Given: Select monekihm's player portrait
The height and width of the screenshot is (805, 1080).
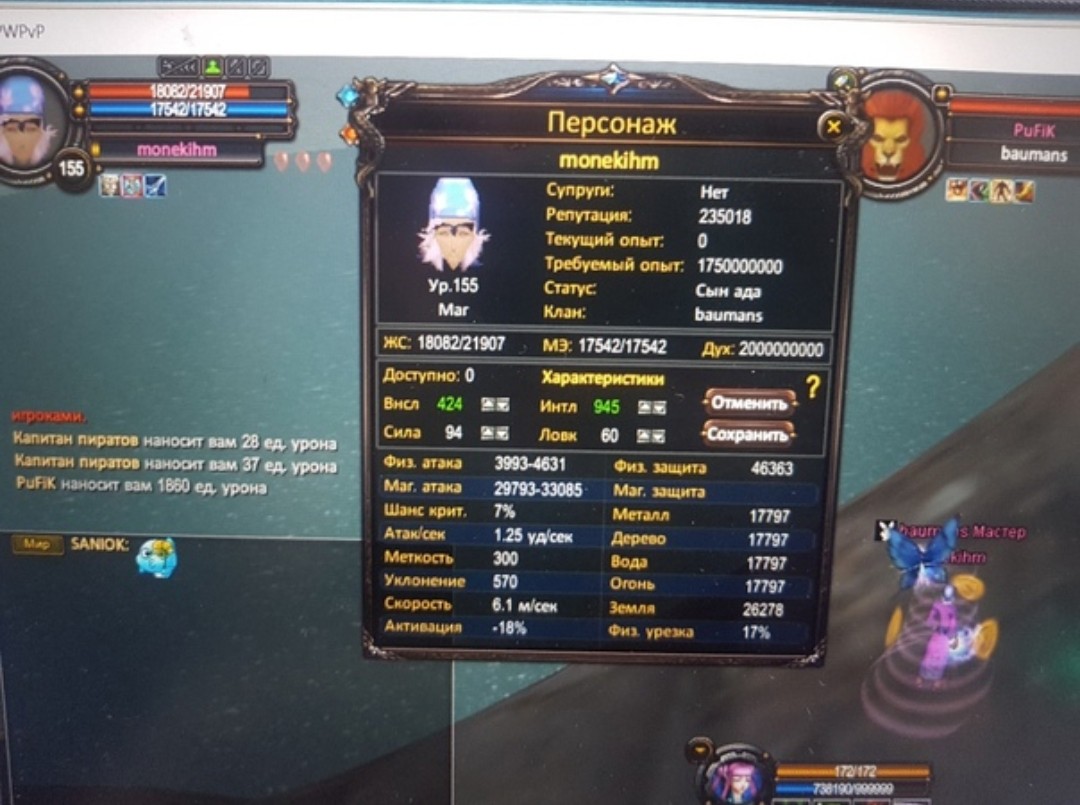Looking at the screenshot, I should 32,125.
